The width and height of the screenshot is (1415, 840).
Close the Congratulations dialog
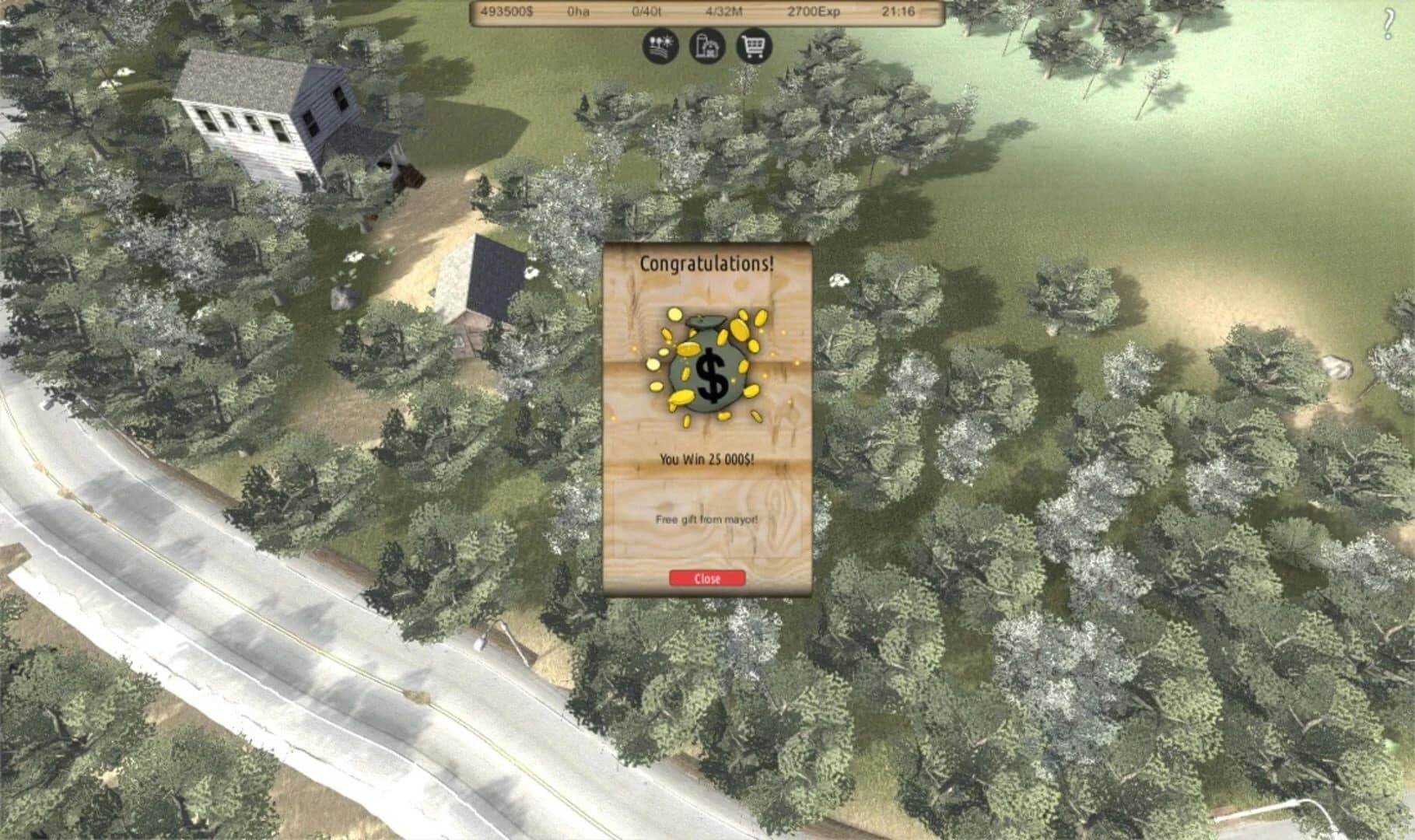706,577
